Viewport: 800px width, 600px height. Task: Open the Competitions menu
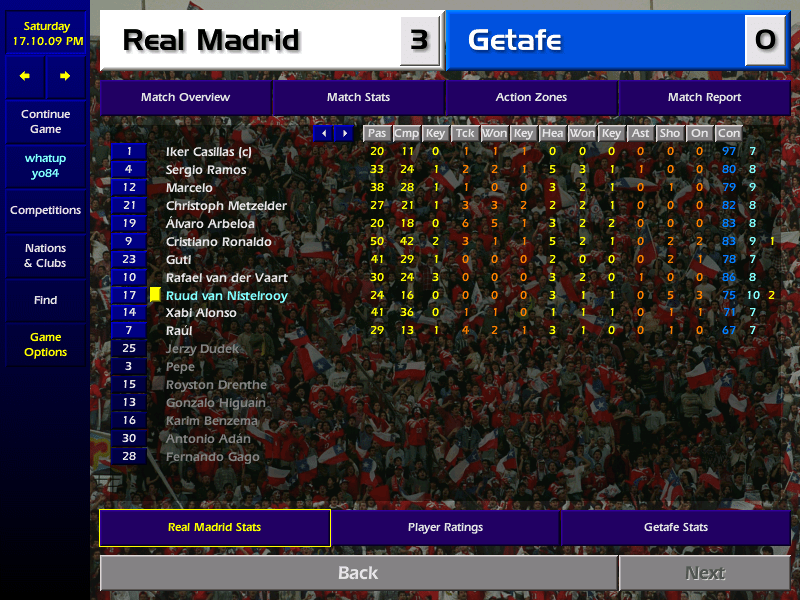[45, 210]
